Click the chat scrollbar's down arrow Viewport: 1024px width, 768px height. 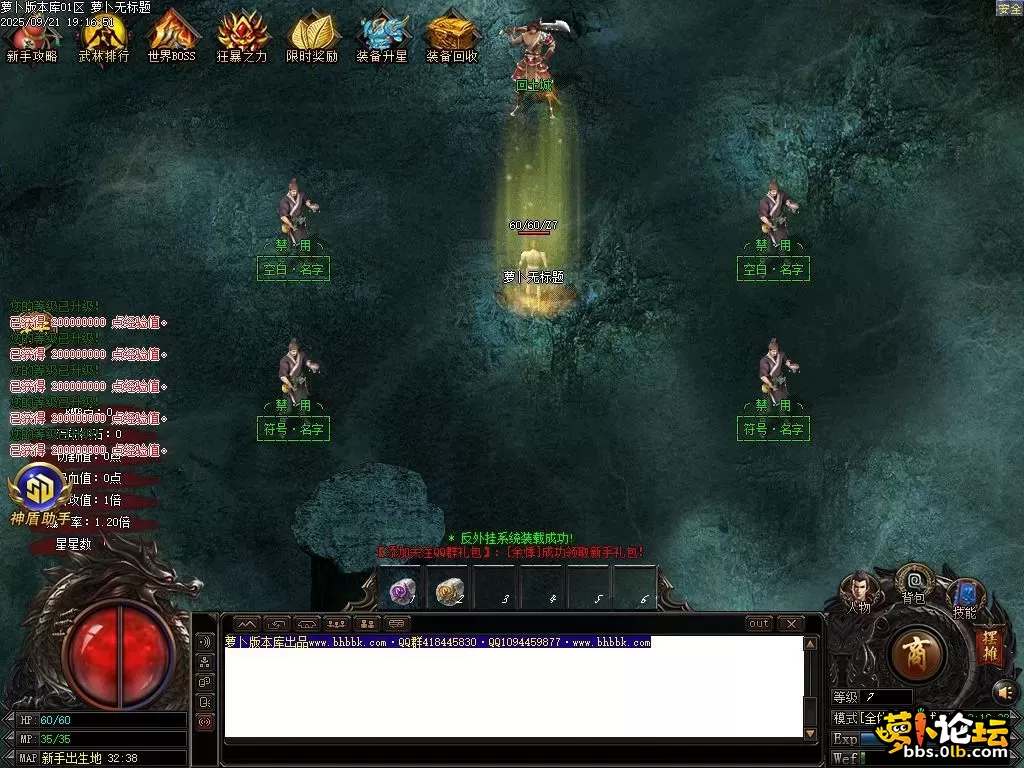click(811, 733)
